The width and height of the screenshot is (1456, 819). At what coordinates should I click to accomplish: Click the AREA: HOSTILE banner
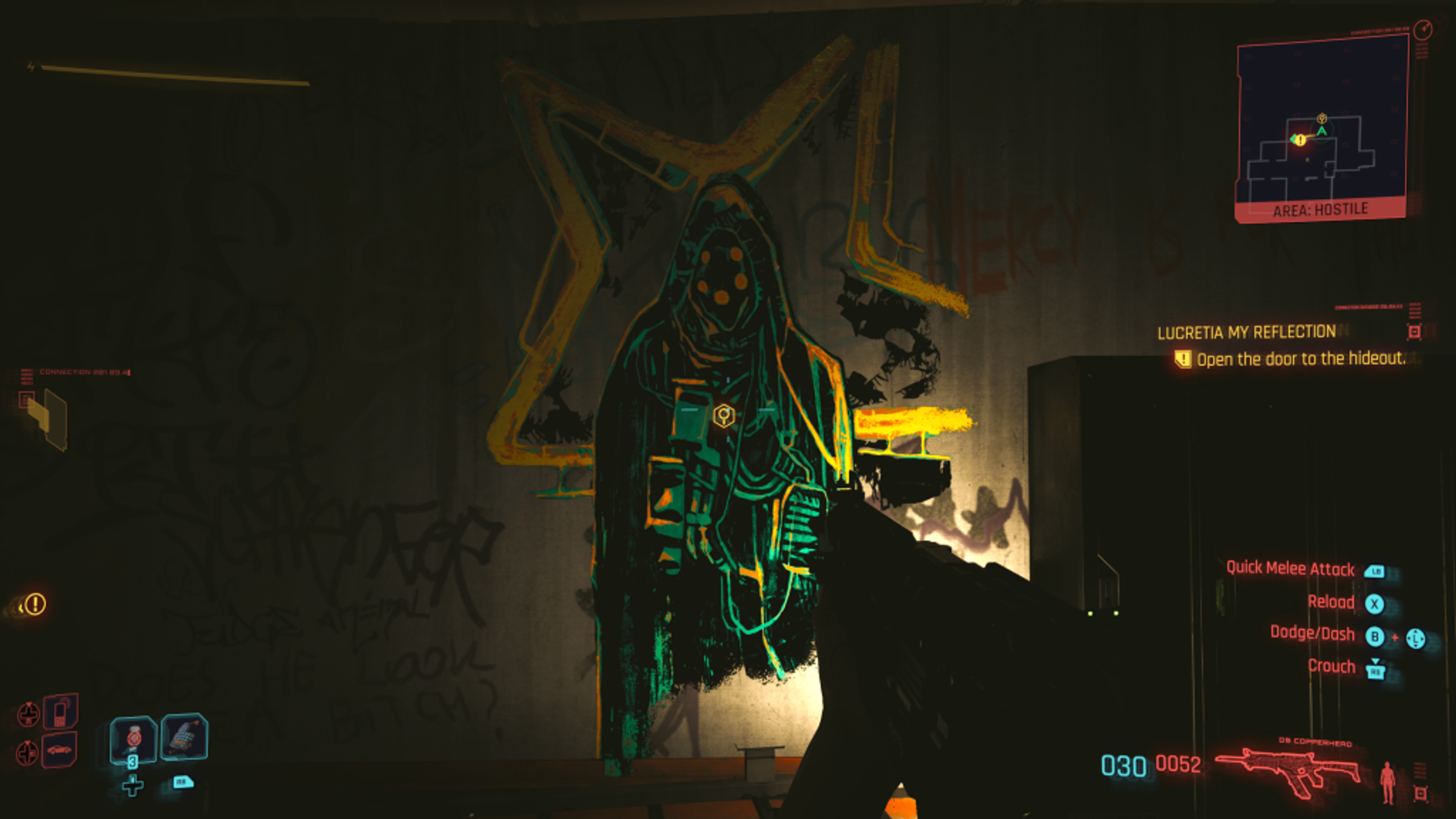pos(1321,209)
